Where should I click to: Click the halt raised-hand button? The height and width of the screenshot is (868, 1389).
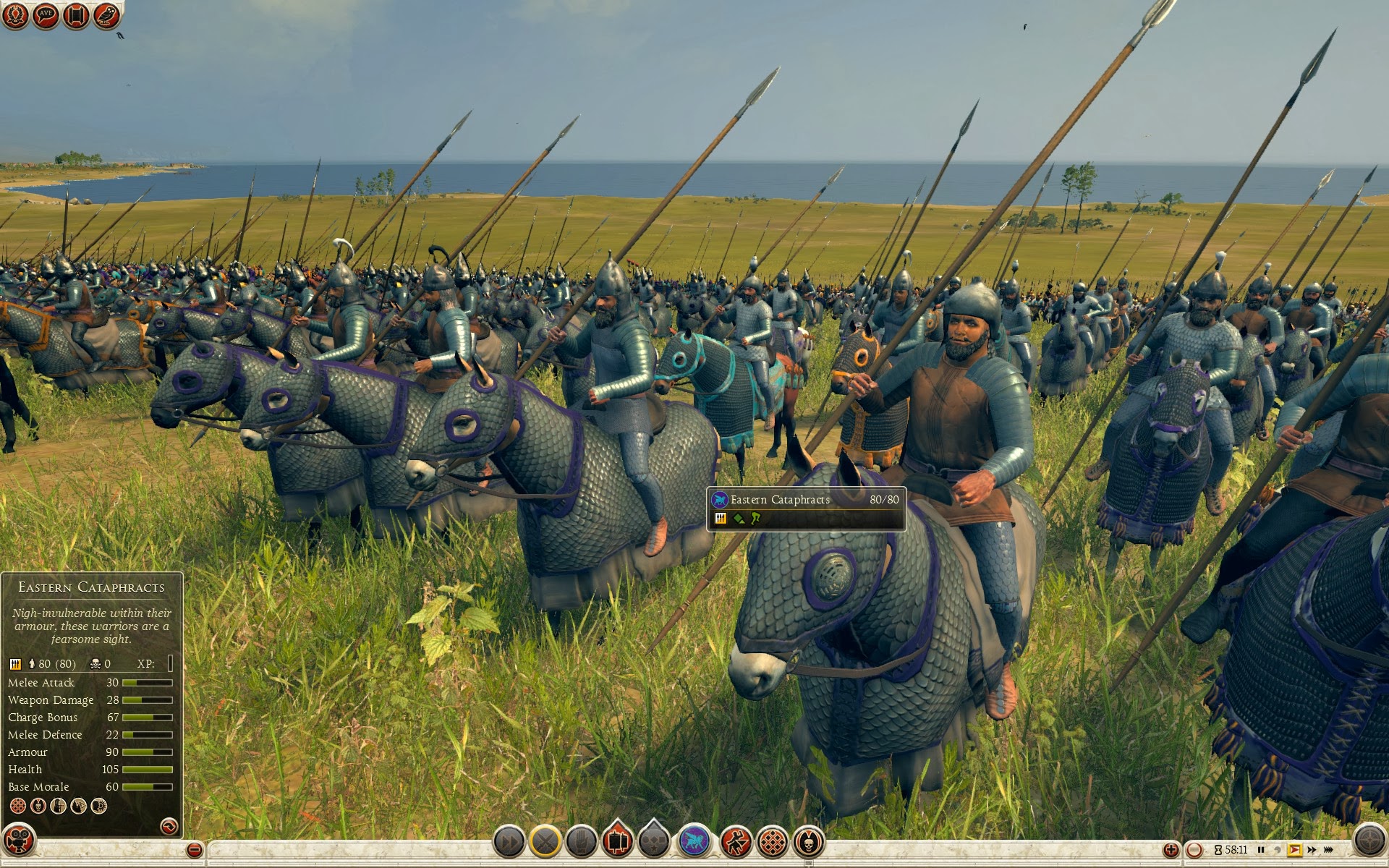click(x=581, y=842)
